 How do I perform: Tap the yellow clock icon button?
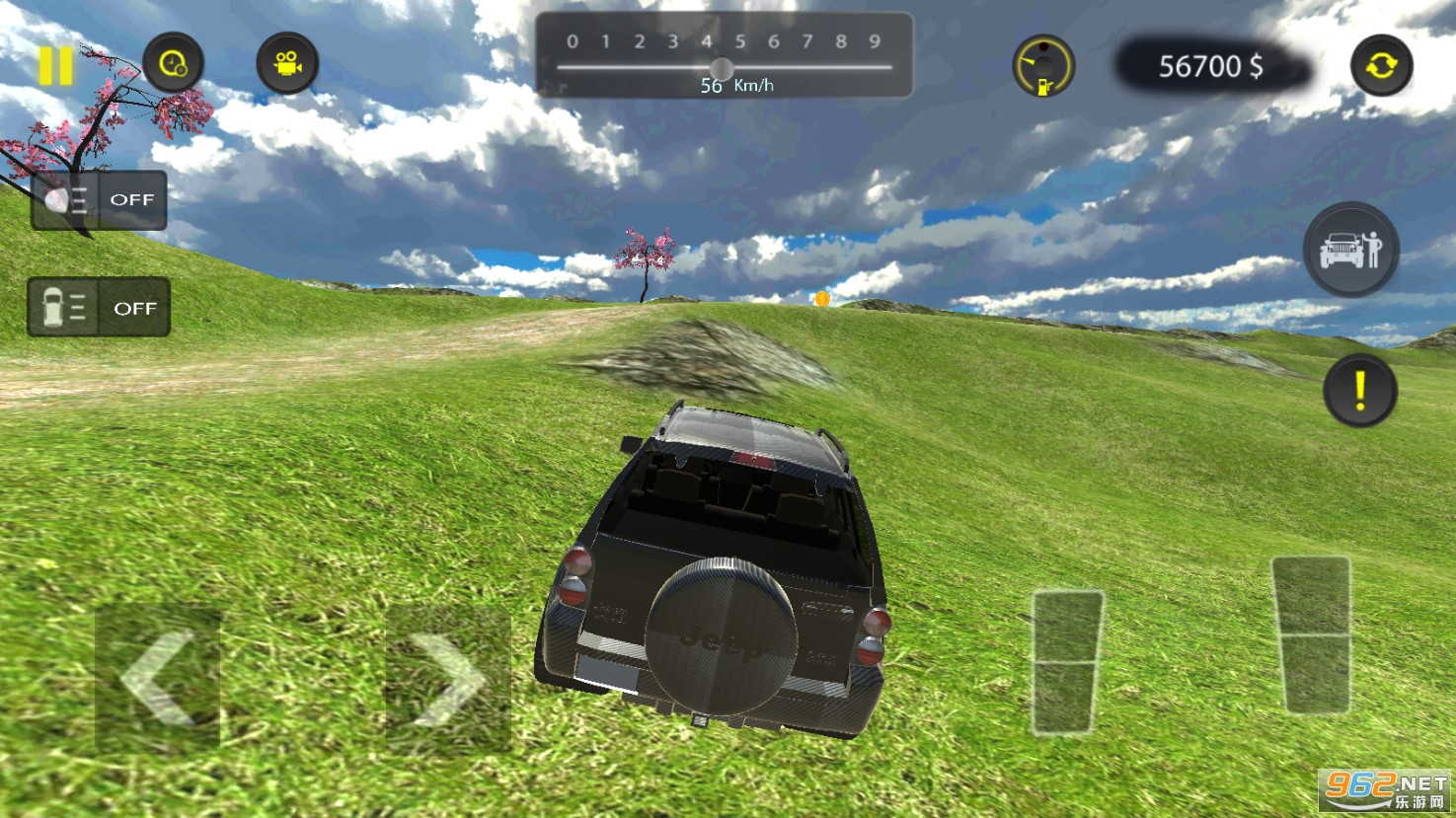[173, 63]
